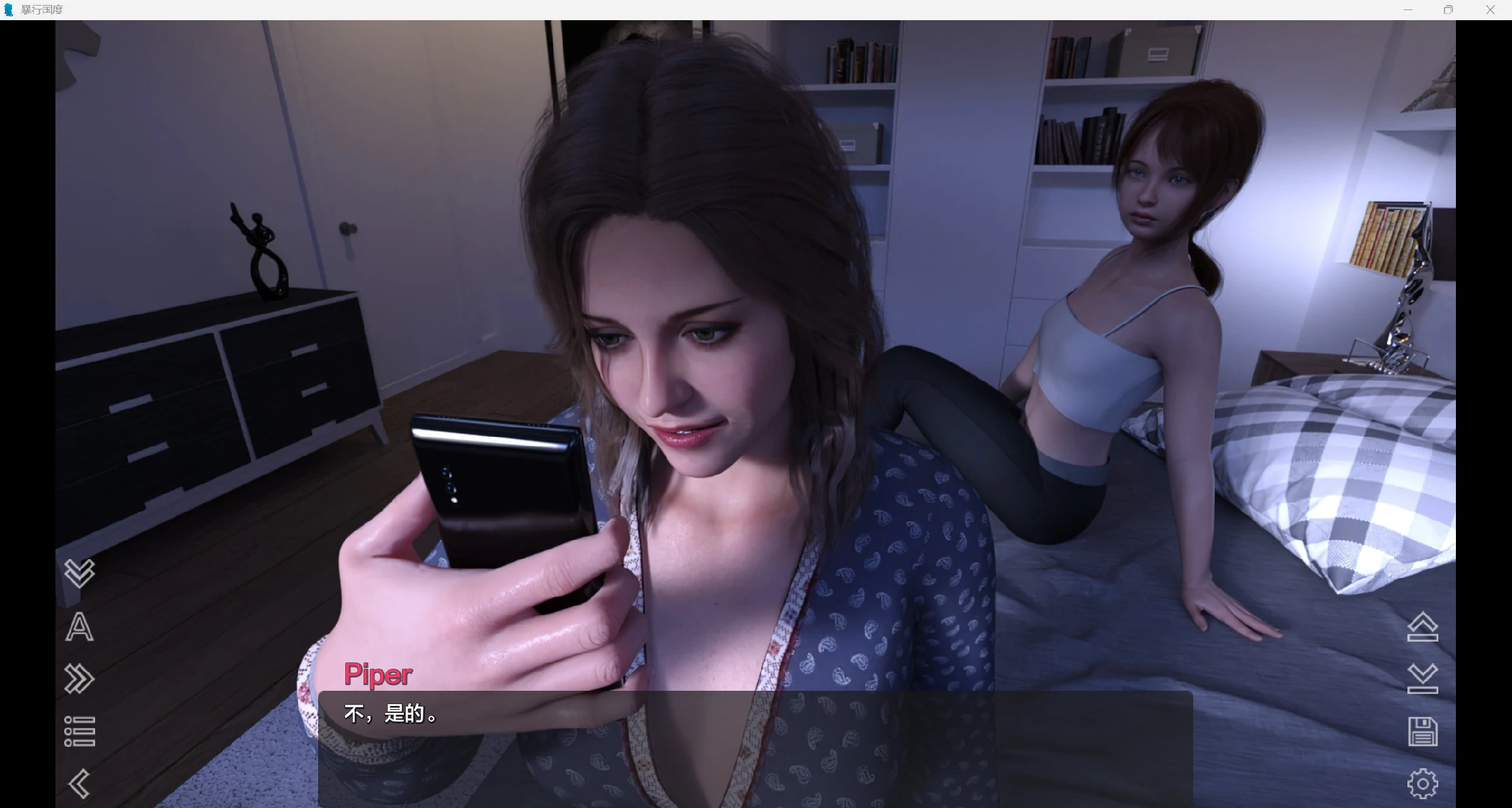Image resolution: width=1512 pixels, height=808 pixels.
Task: Click the upward arrow tray icon
Action: pos(1423,627)
